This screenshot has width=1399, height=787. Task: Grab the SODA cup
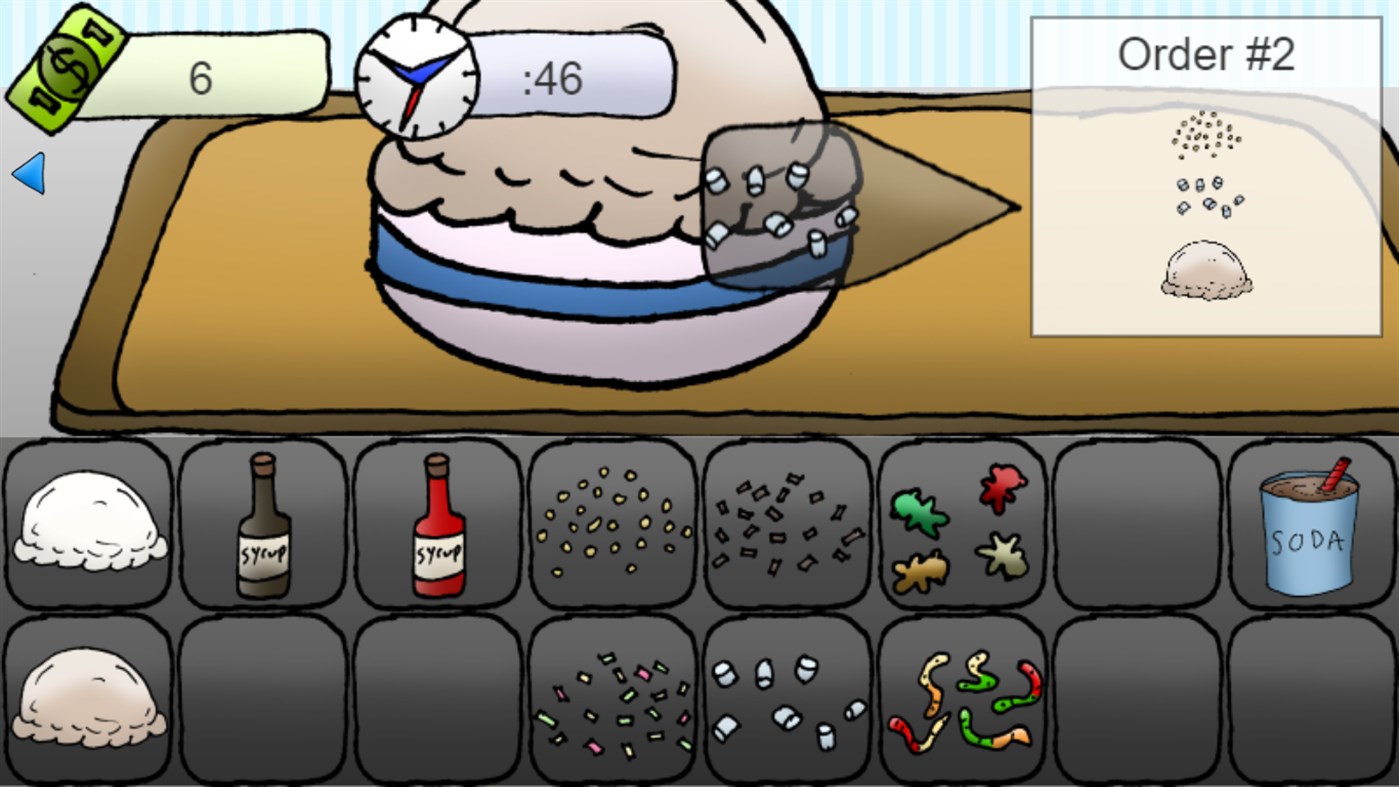pos(1311,525)
